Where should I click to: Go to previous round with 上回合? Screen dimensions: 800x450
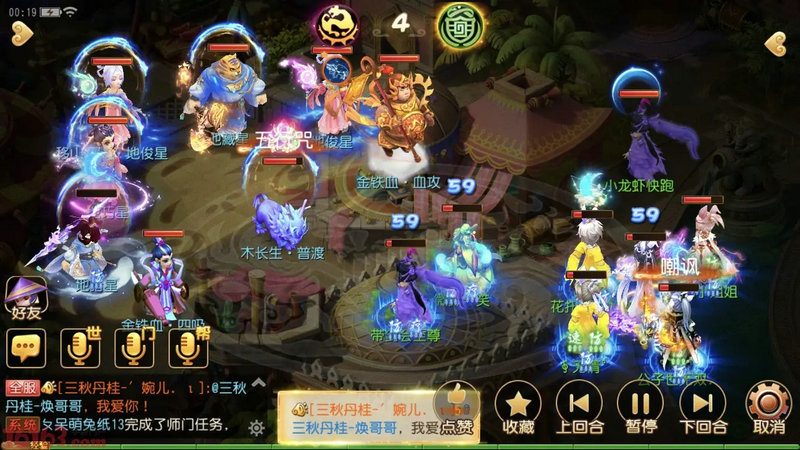tap(579, 407)
